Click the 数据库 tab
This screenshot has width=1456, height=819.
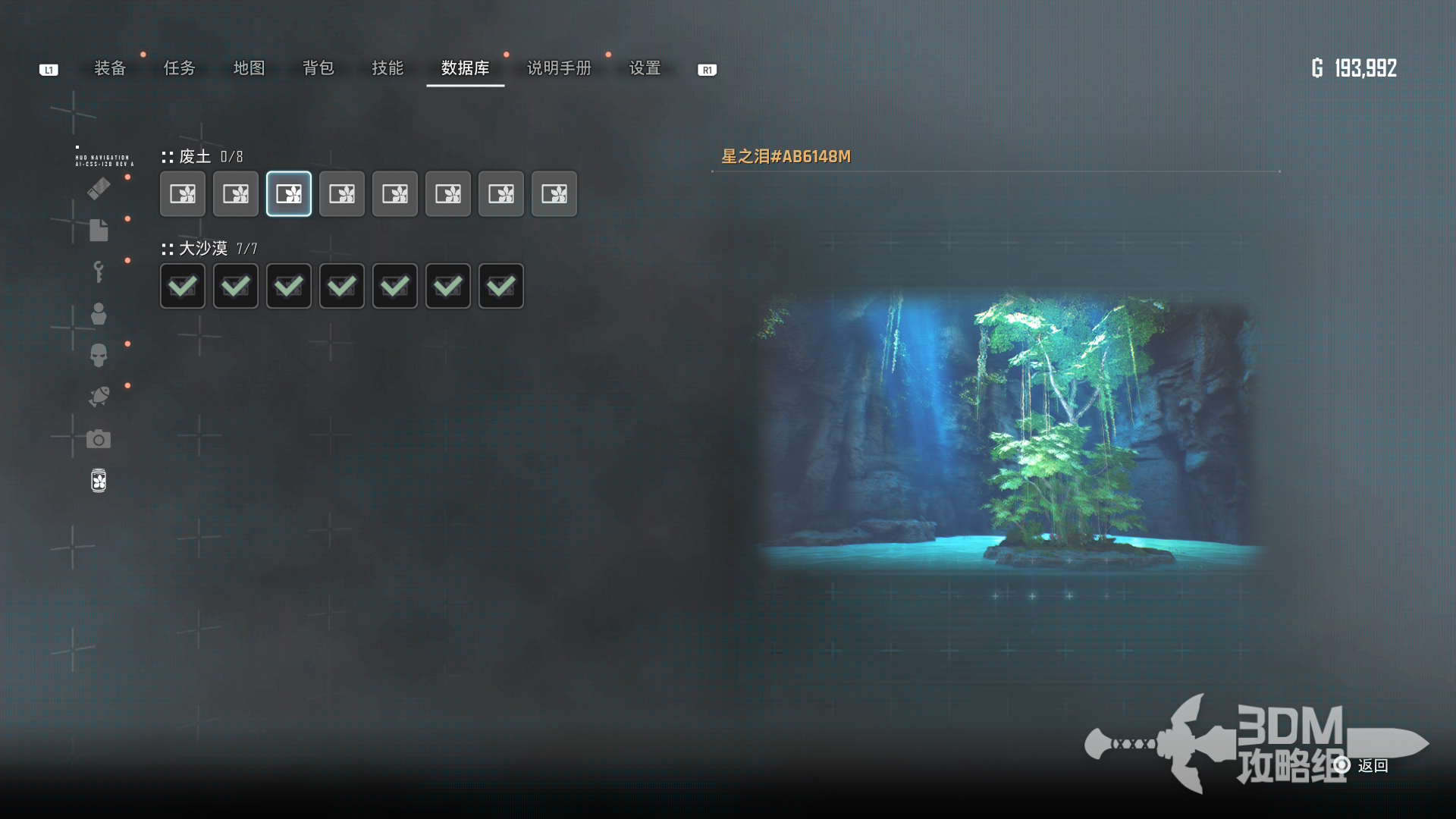tap(465, 68)
